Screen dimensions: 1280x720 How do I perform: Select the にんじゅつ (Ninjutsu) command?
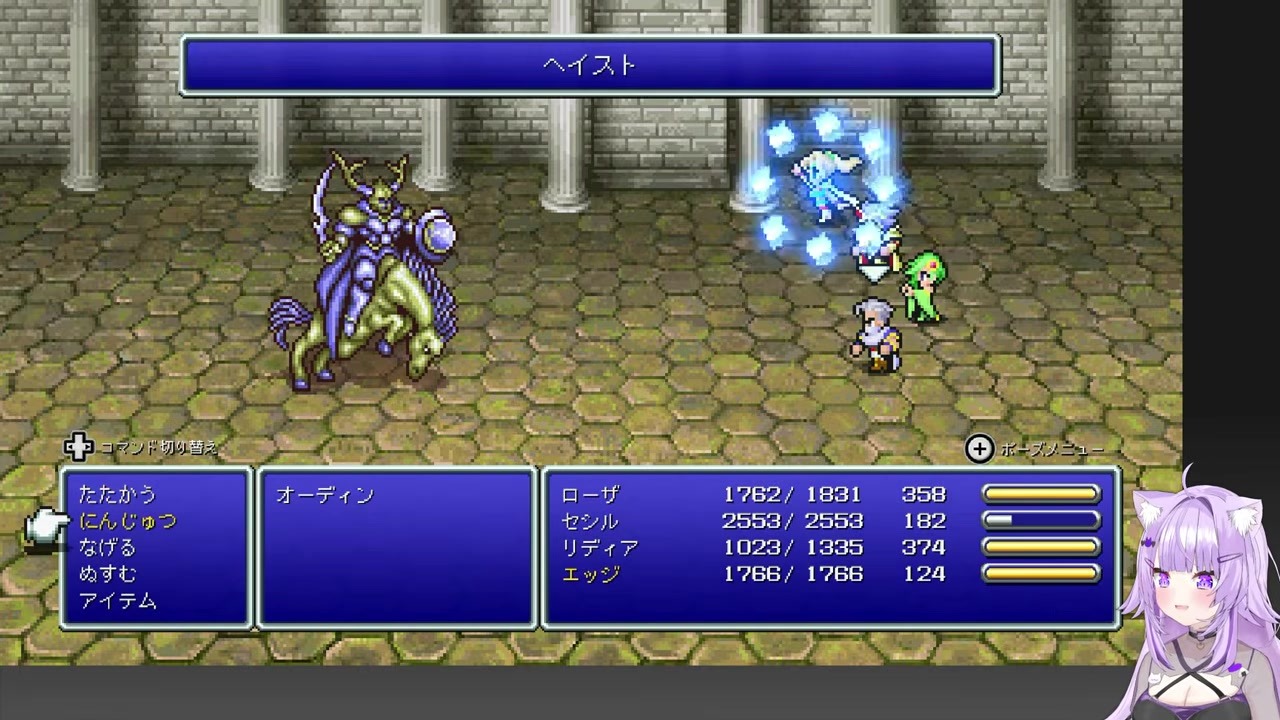pyautogui.click(x=128, y=521)
